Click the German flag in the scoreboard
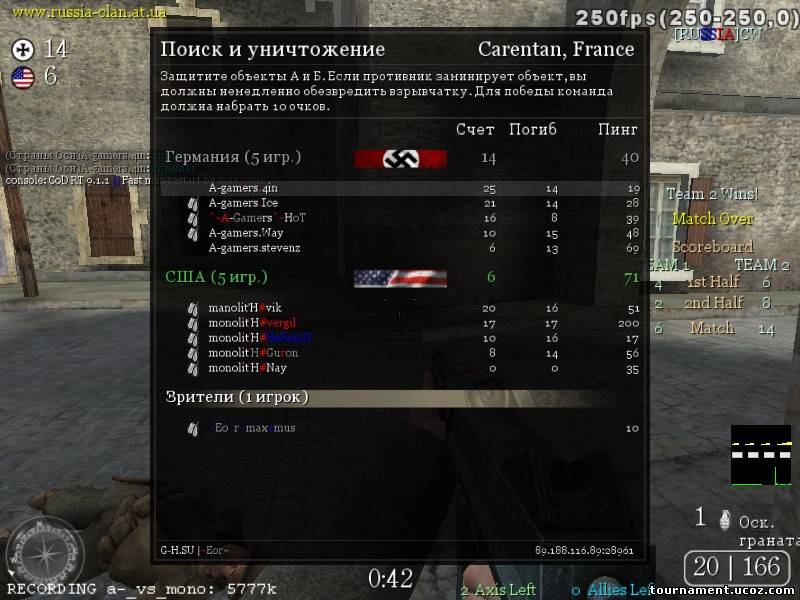Viewport: 800px width, 600px height. (x=400, y=159)
